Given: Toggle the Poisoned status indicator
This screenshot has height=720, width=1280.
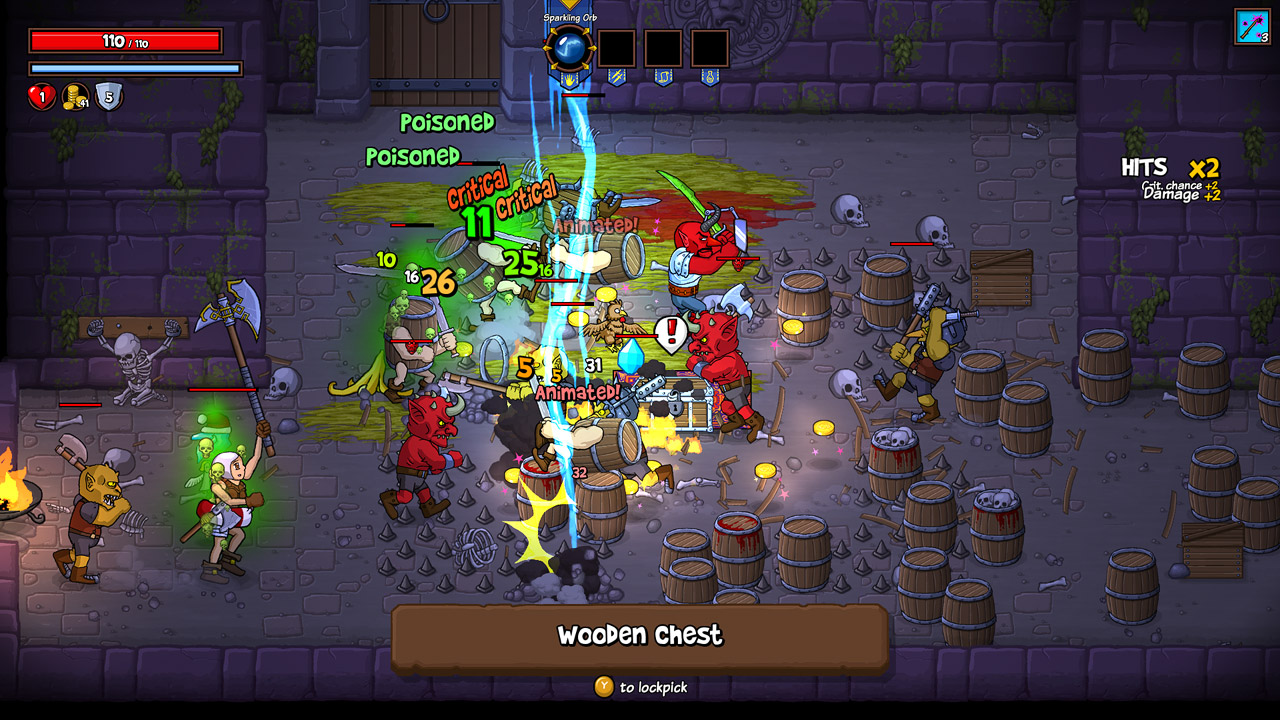Looking at the screenshot, I should click(446, 121).
